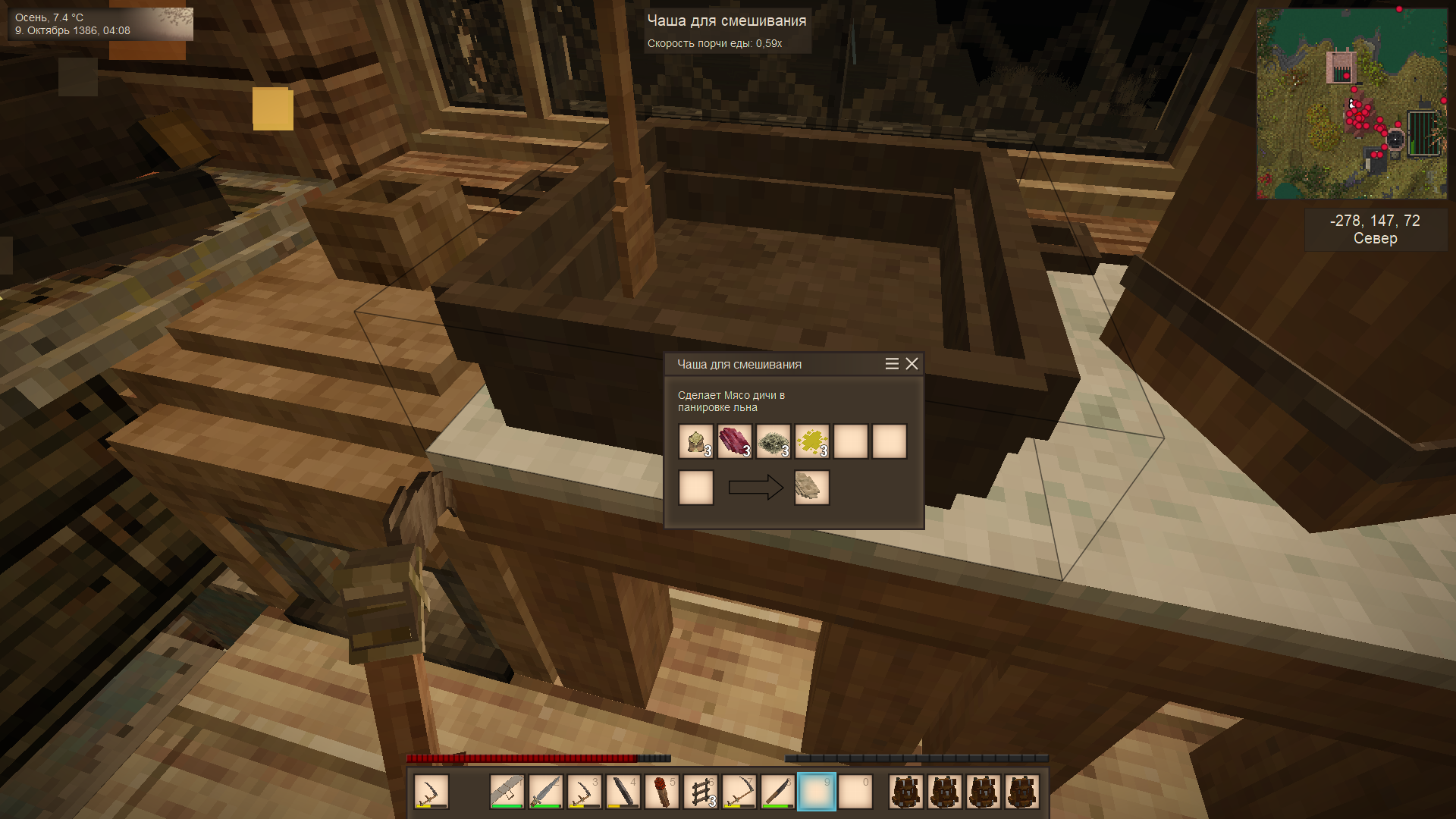Close the mixing bowl window

pos(912,364)
